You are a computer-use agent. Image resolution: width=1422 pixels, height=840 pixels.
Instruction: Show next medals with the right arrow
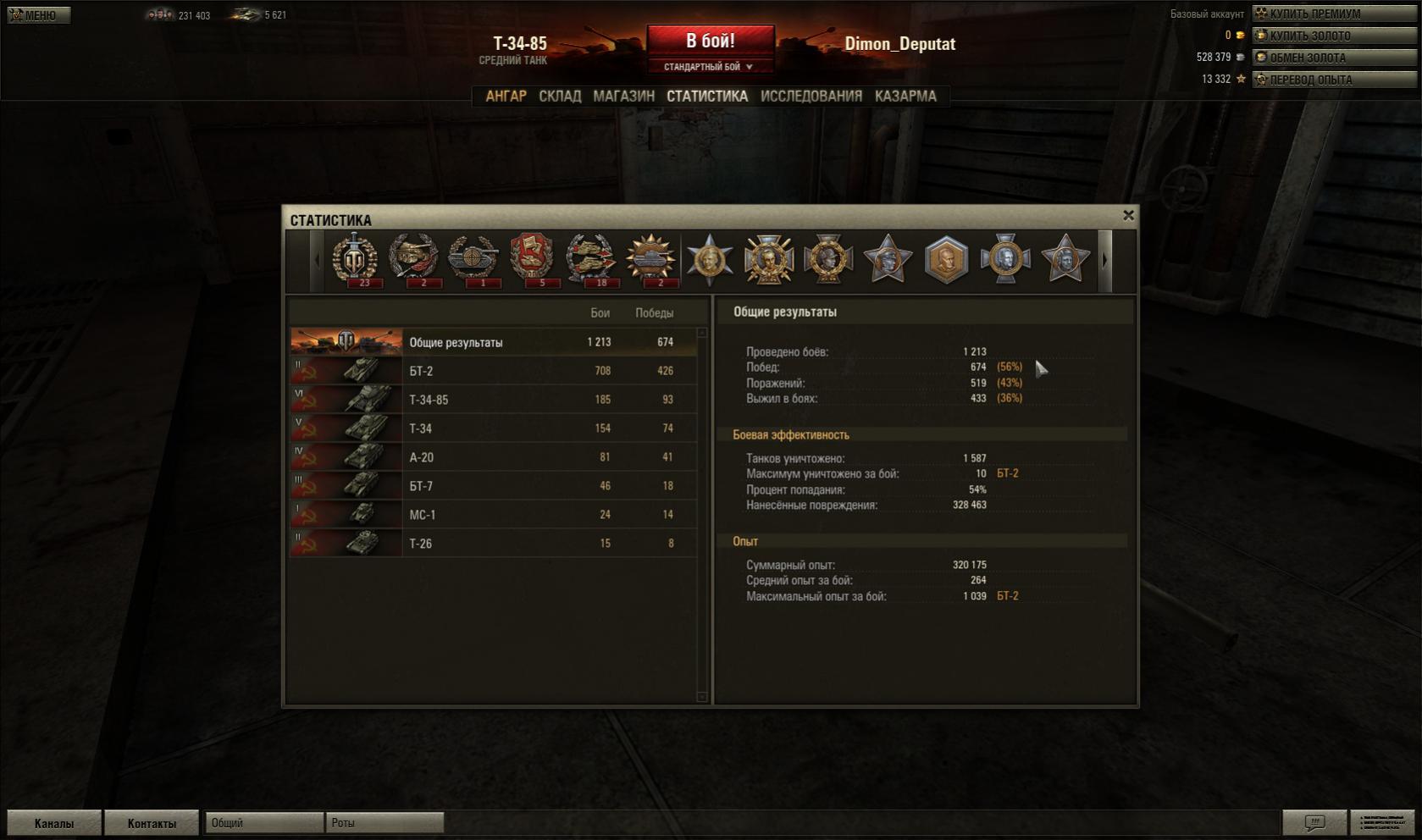point(1104,261)
